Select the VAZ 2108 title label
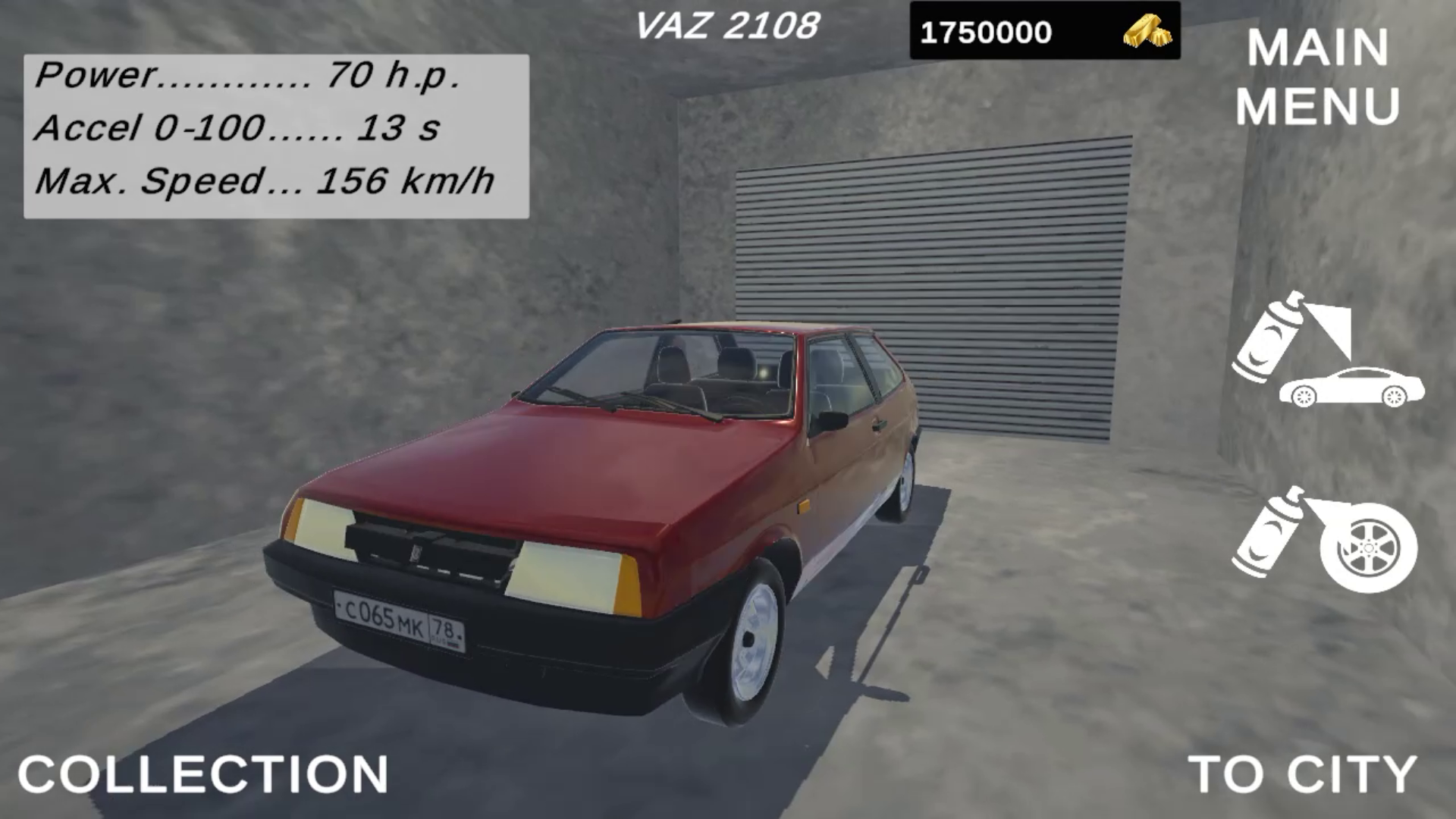The image size is (1456, 819). click(x=728, y=27)
